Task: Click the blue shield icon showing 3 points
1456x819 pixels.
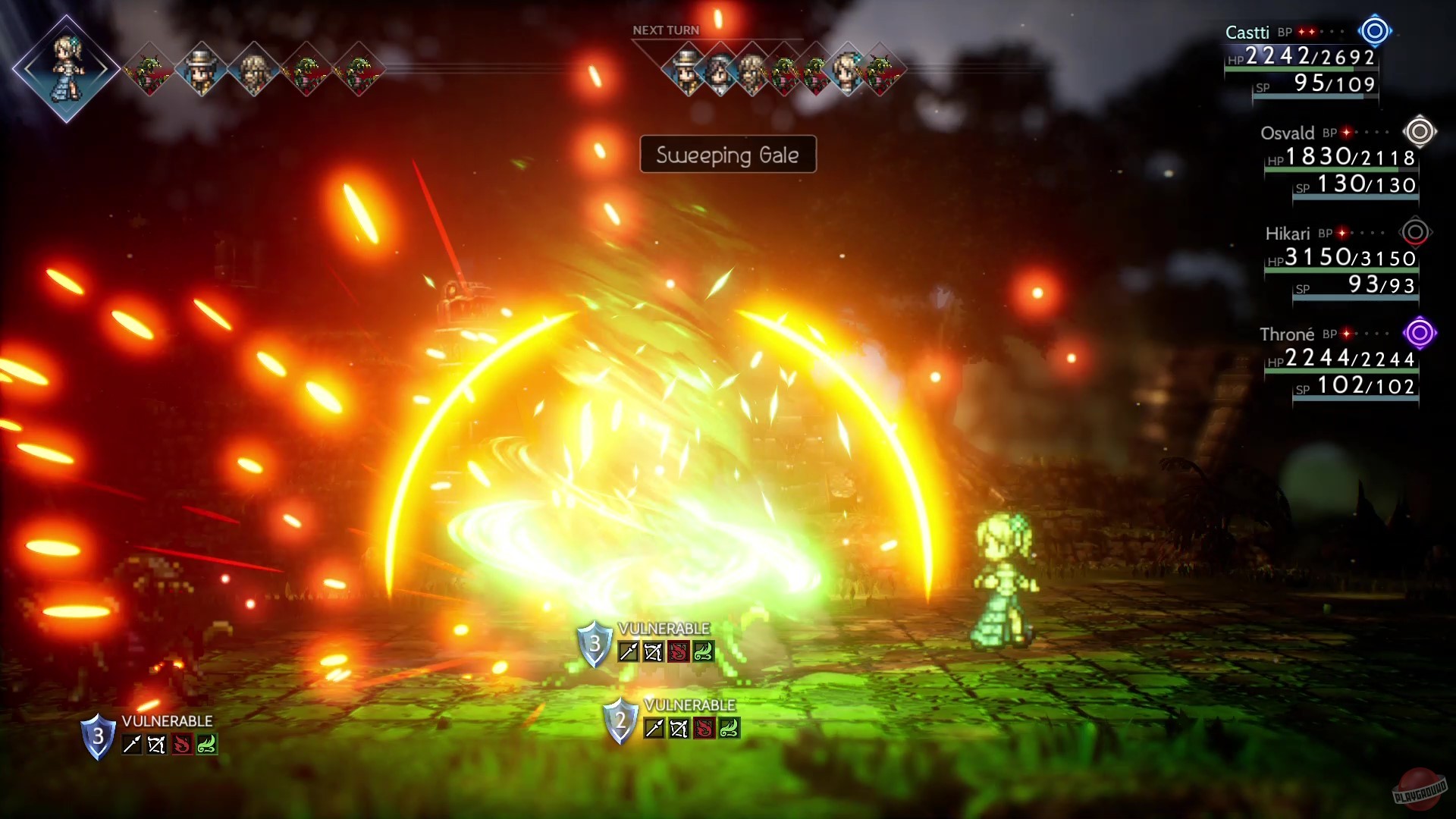Action: coord(595,646)
